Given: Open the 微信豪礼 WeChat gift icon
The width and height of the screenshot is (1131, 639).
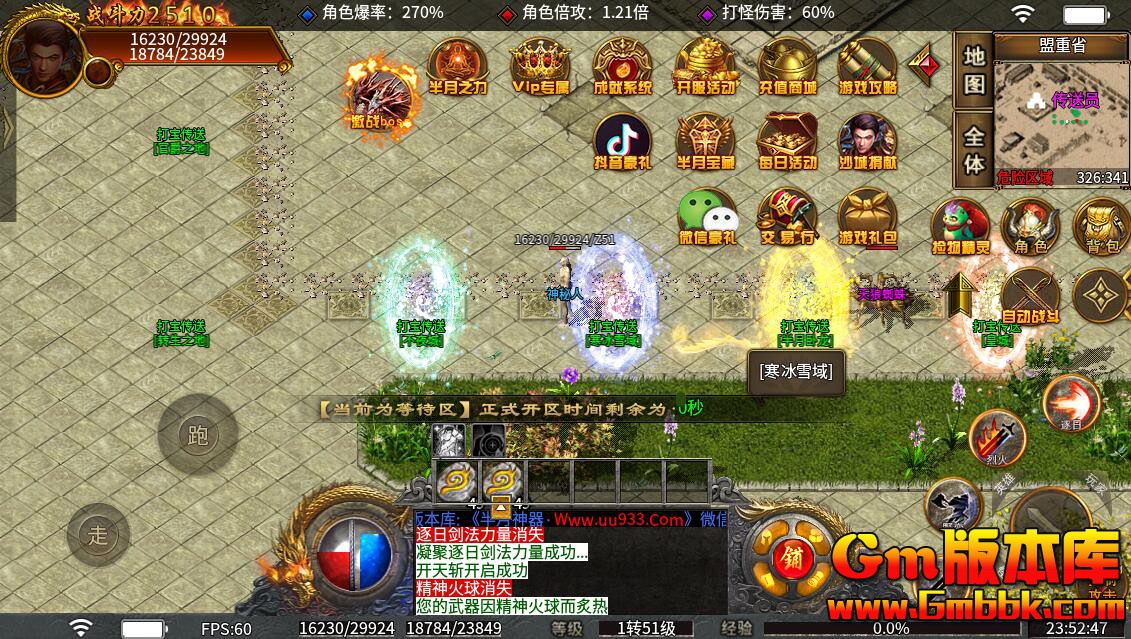Looking at the screenshot, I should tap(706, 217).
